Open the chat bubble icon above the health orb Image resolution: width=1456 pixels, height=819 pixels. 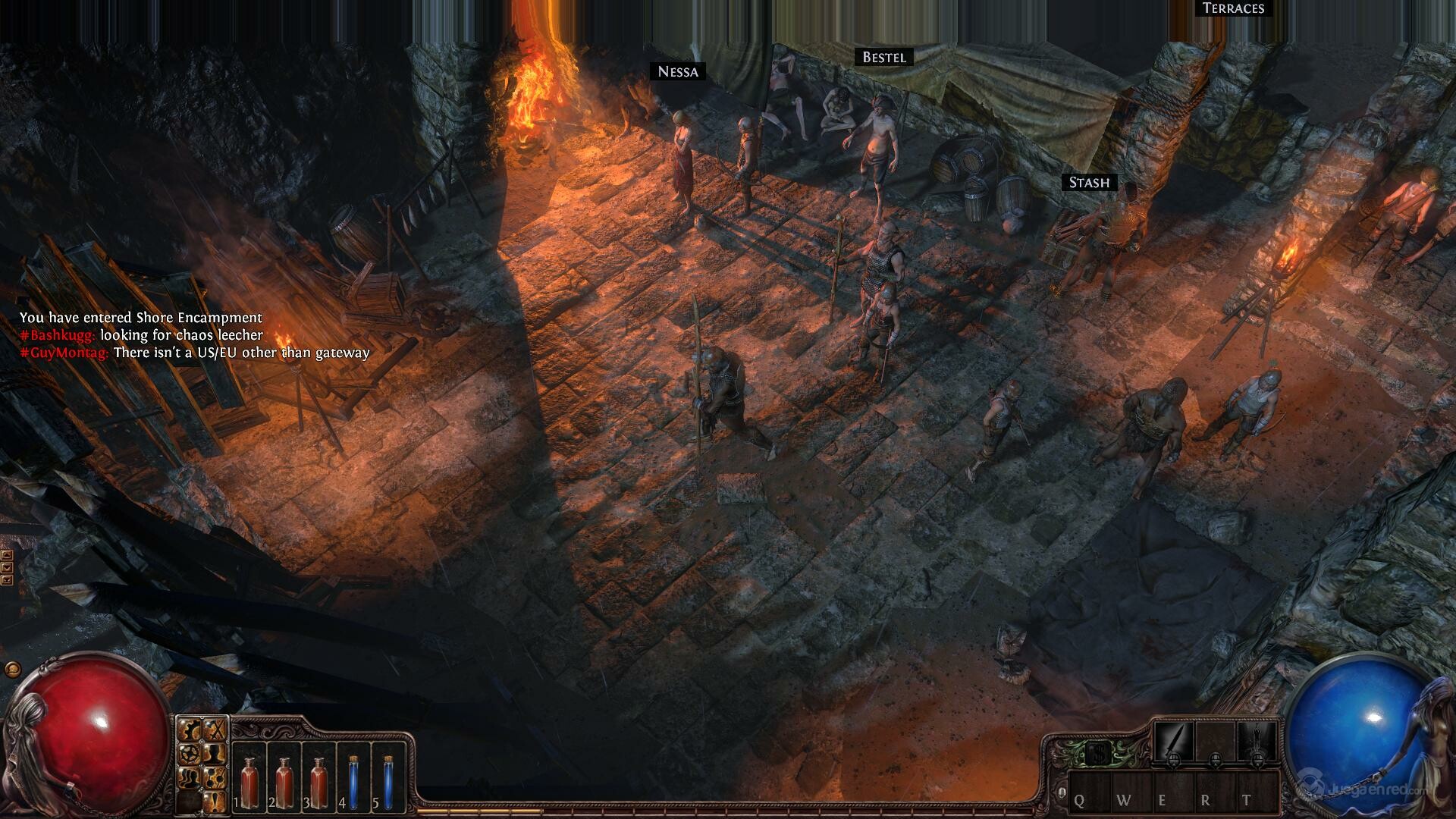[11, 669]
